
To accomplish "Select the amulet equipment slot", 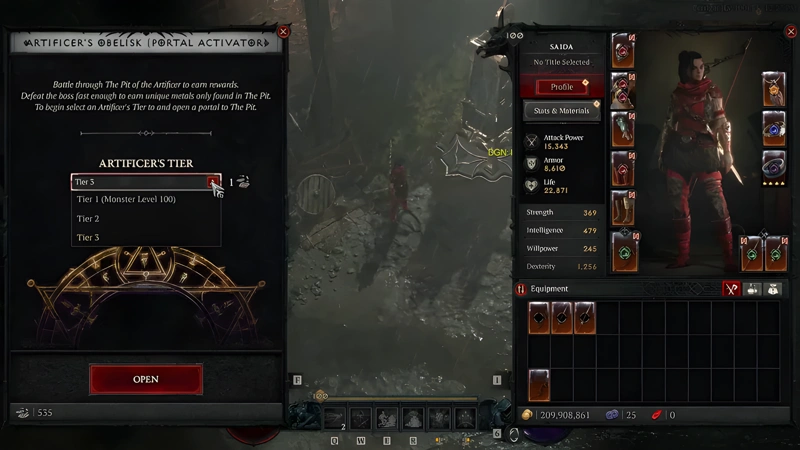I will coord(774,89).
